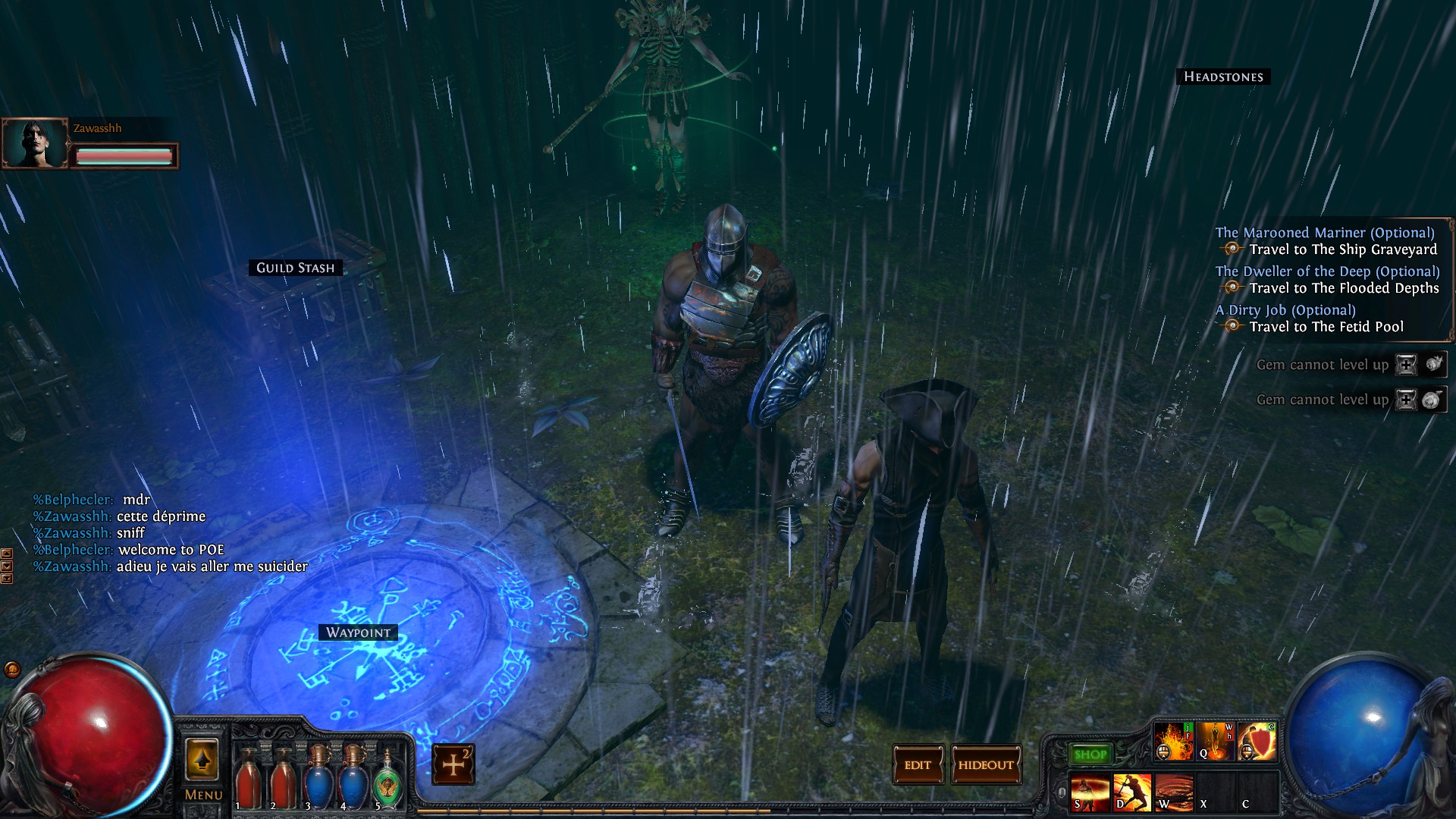
Task: Click the Edit hideout button
Action: (x=918, y=765)
